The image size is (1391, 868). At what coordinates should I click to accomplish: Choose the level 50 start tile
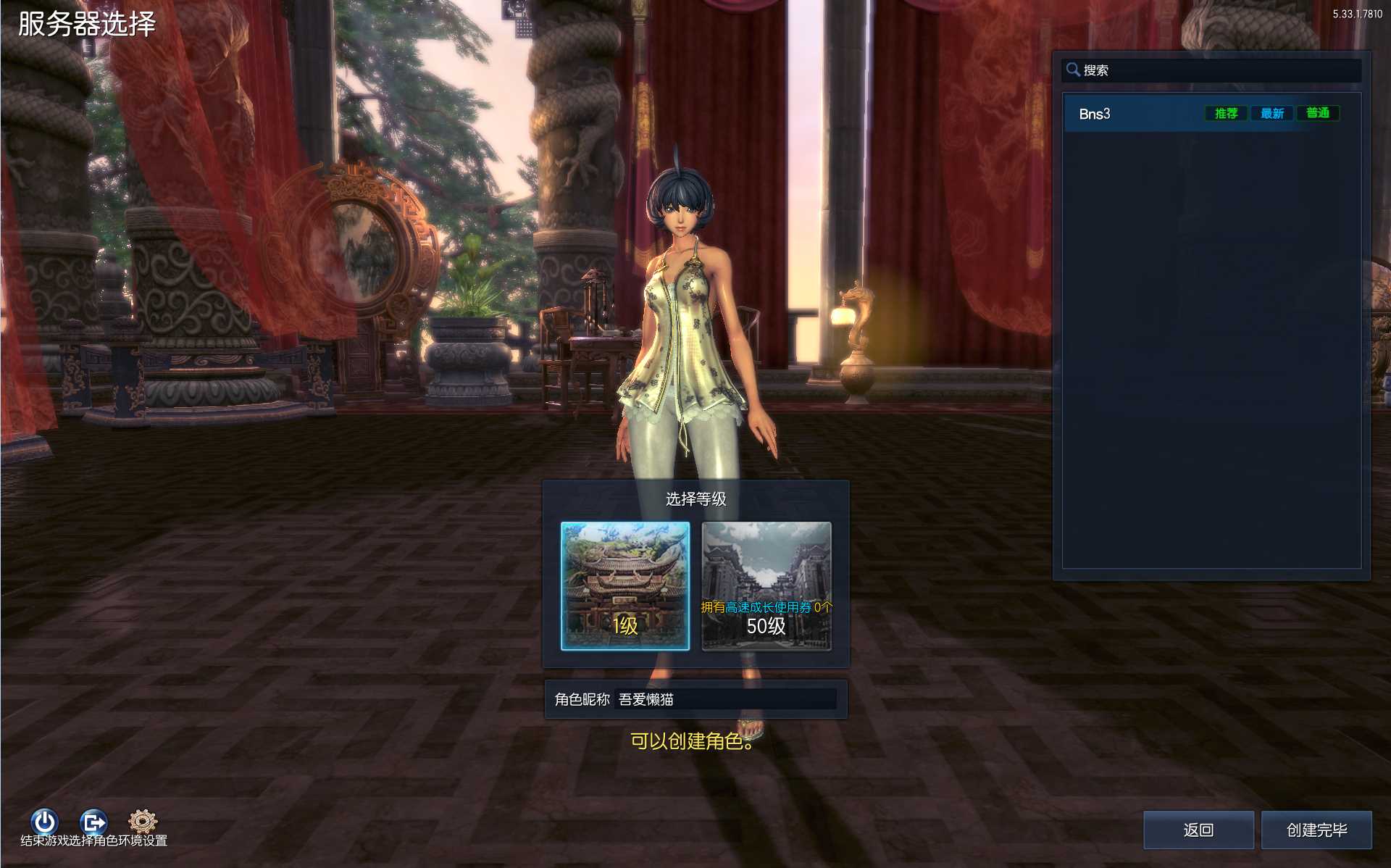tap(766, 585)
